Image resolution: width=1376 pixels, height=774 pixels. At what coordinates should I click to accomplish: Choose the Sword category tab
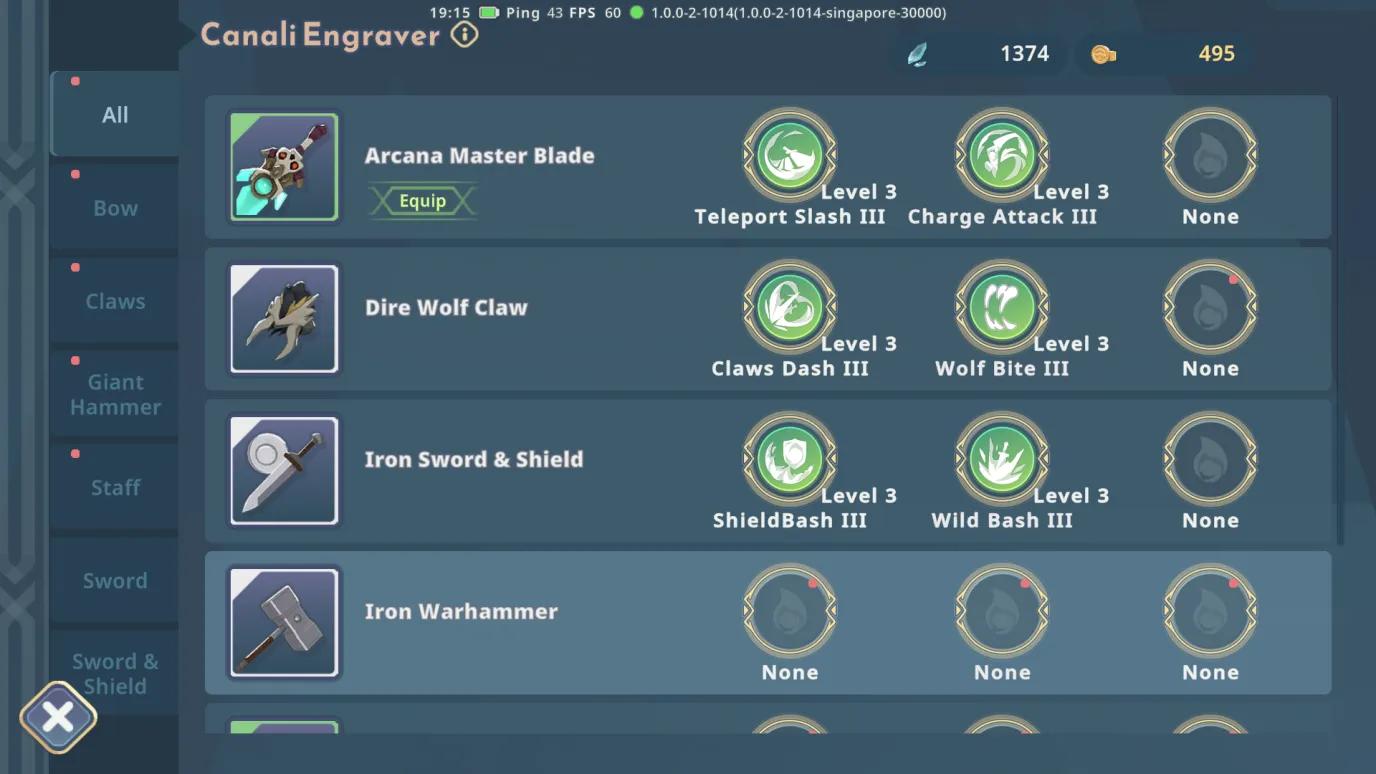(115, 580)
